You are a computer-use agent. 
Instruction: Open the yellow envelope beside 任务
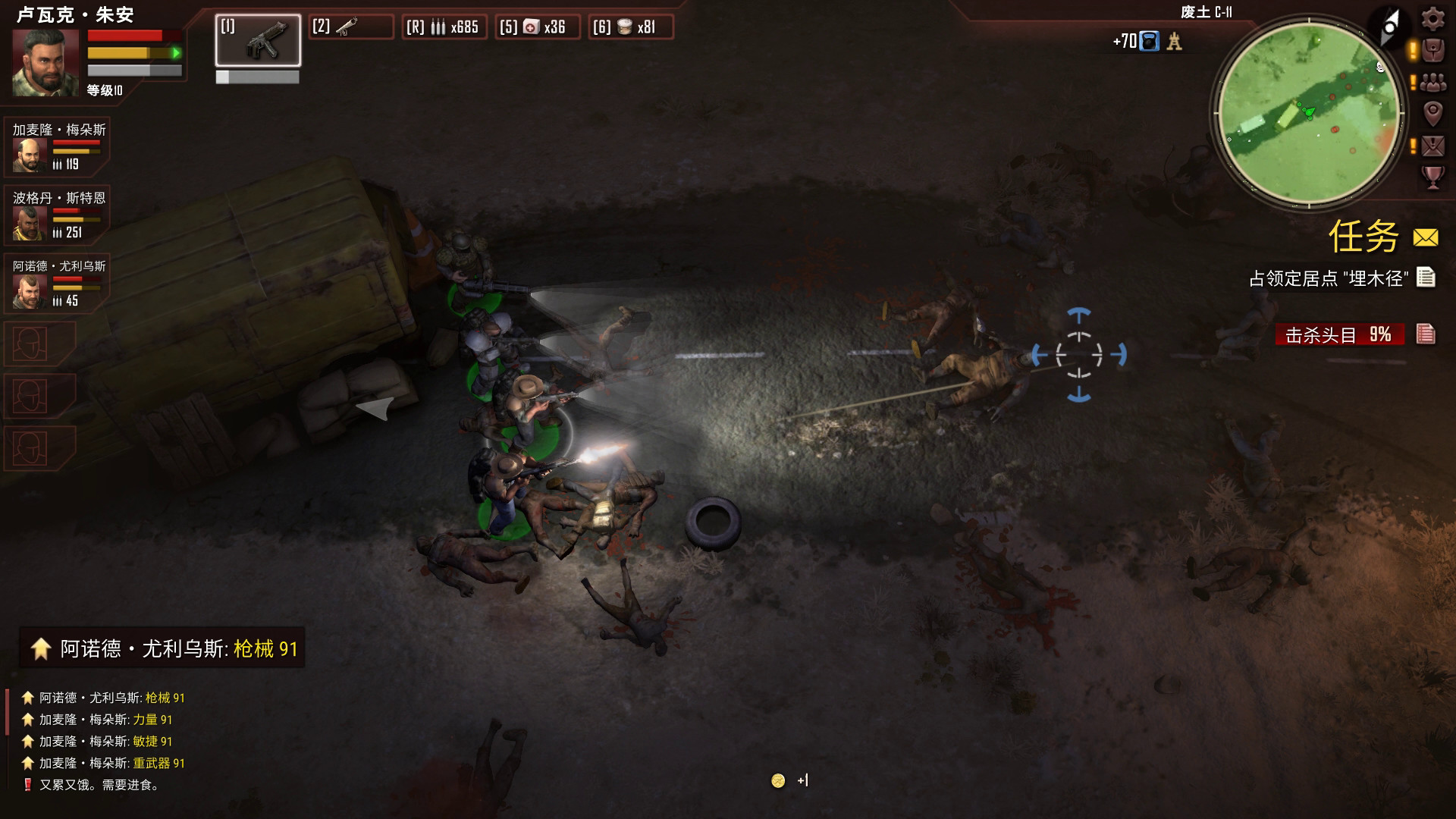pyautogui.click(x=1426, y=238)
